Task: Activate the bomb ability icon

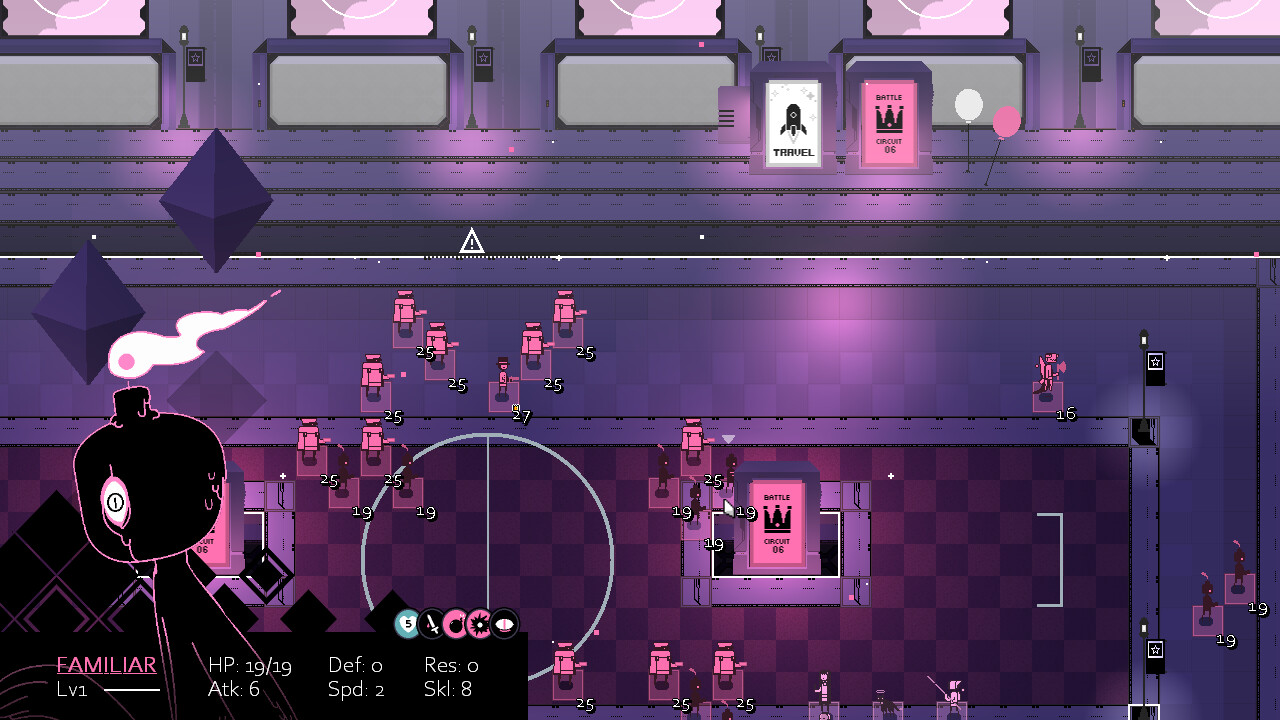Action: 455,625
